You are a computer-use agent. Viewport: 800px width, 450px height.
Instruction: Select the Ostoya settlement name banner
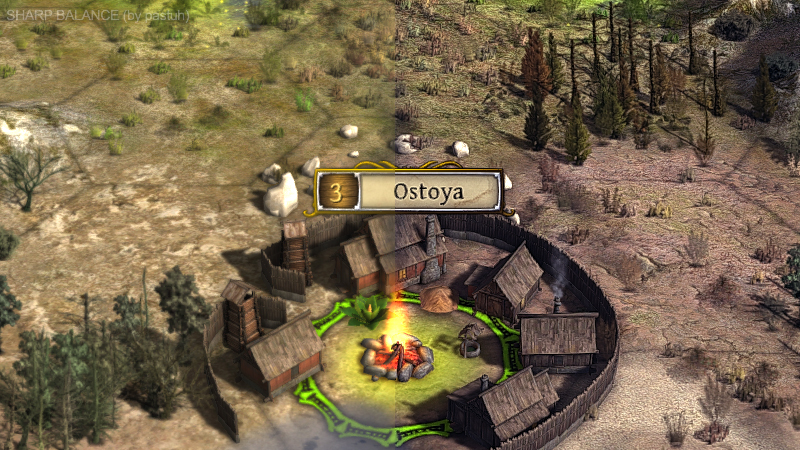click(x=428, y=190)
